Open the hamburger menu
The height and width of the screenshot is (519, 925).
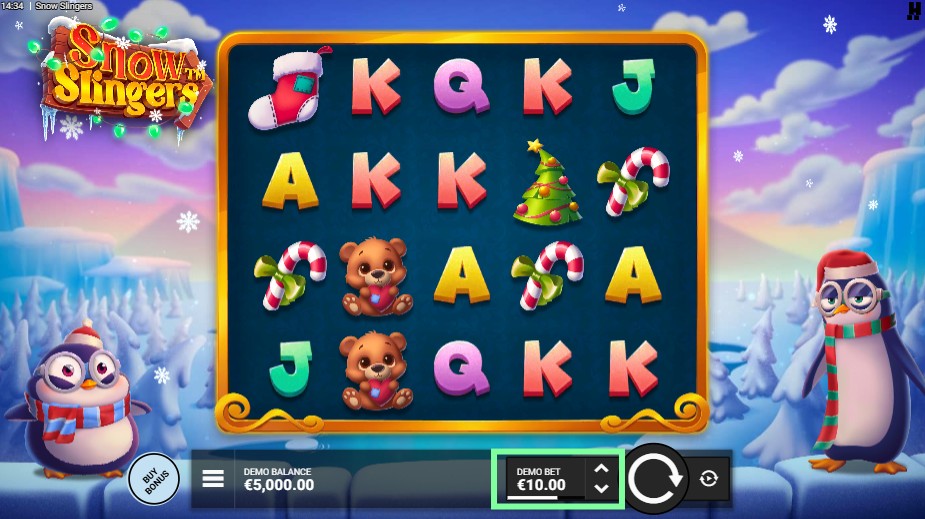point(213,479)
